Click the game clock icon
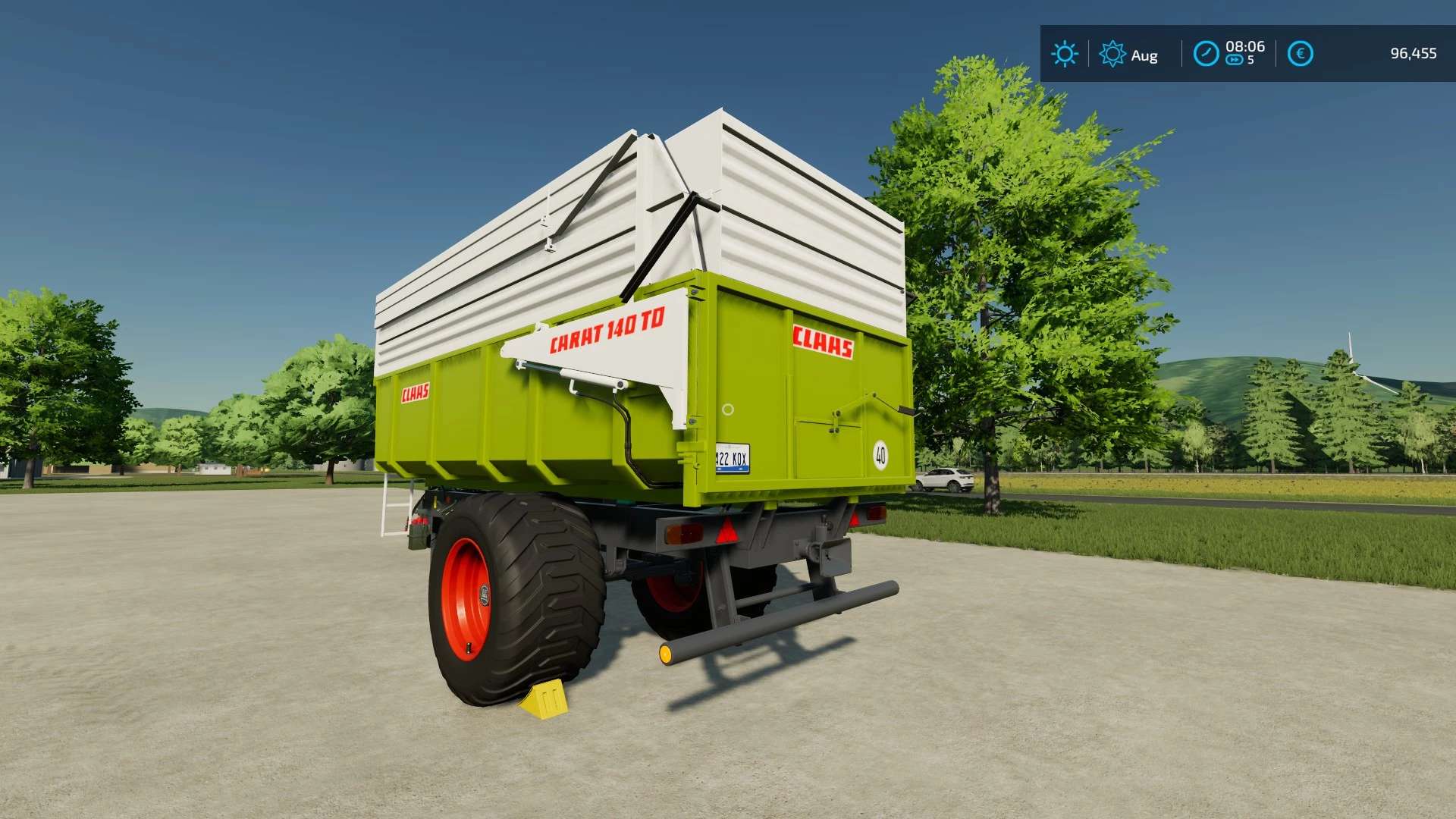Screen dimensions: 1456x819 tap(1206, 54)
